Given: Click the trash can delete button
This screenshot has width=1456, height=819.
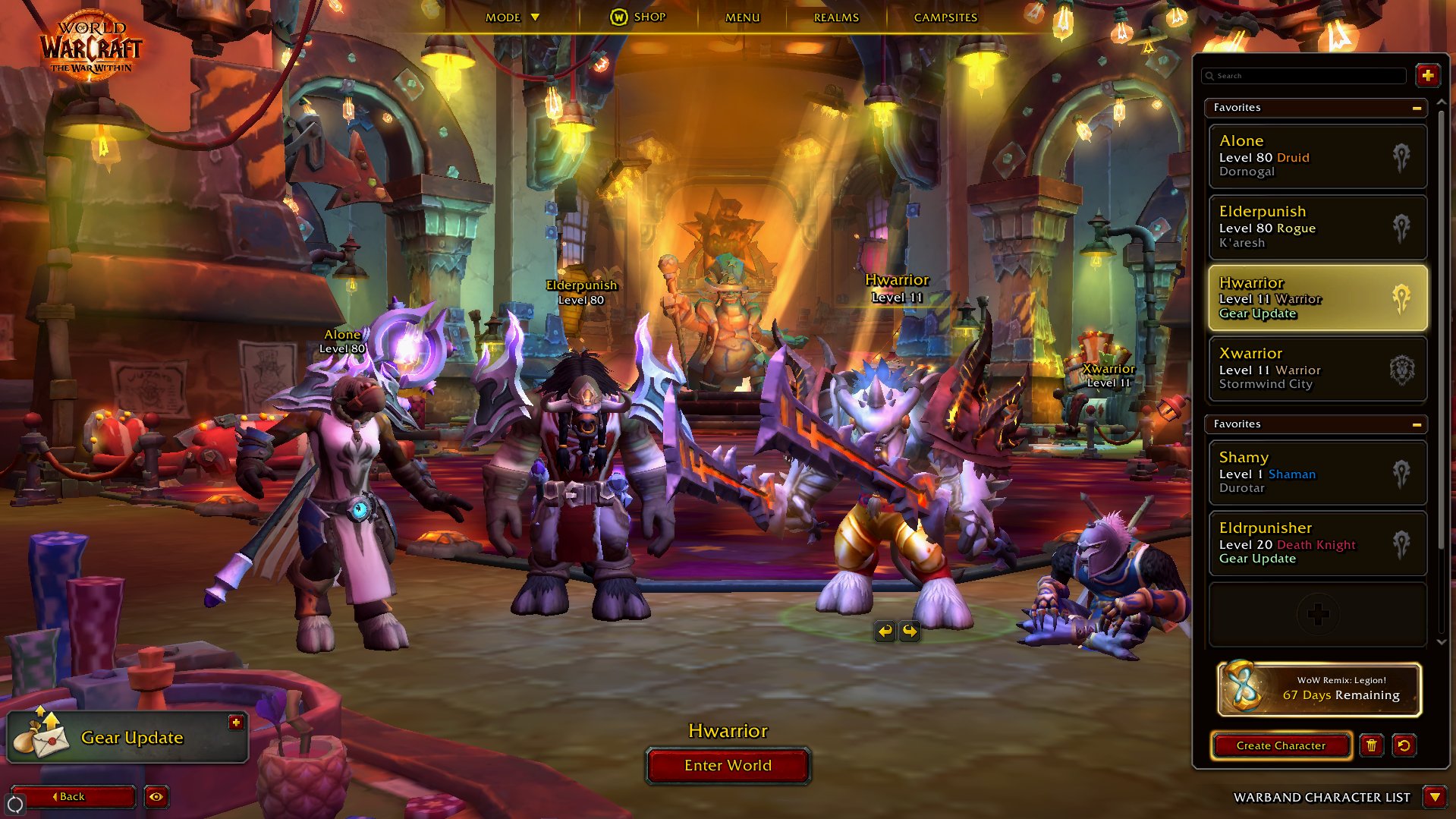Looking at the screenshot, I should 1371,745.
